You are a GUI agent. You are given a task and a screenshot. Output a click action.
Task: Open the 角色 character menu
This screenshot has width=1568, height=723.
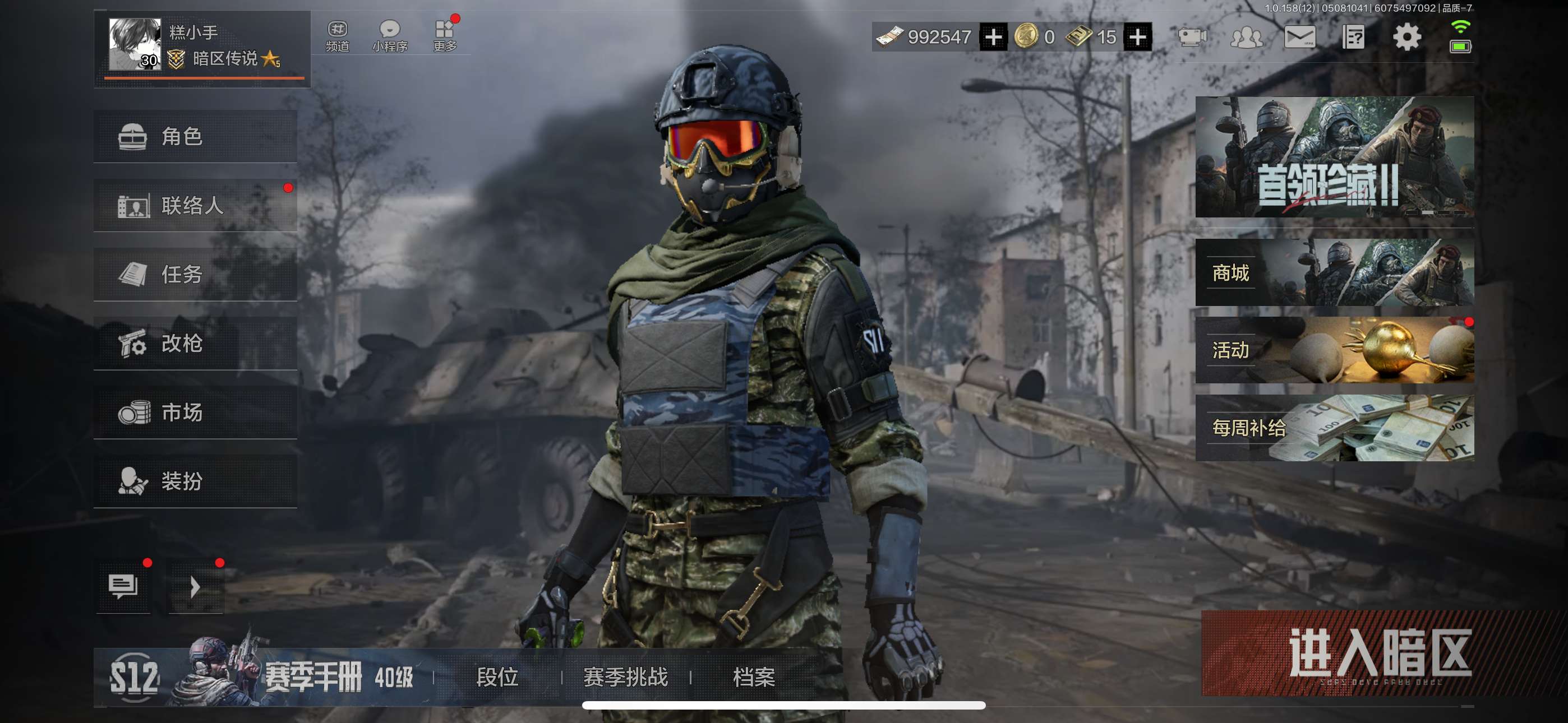[x=195, y=136]
